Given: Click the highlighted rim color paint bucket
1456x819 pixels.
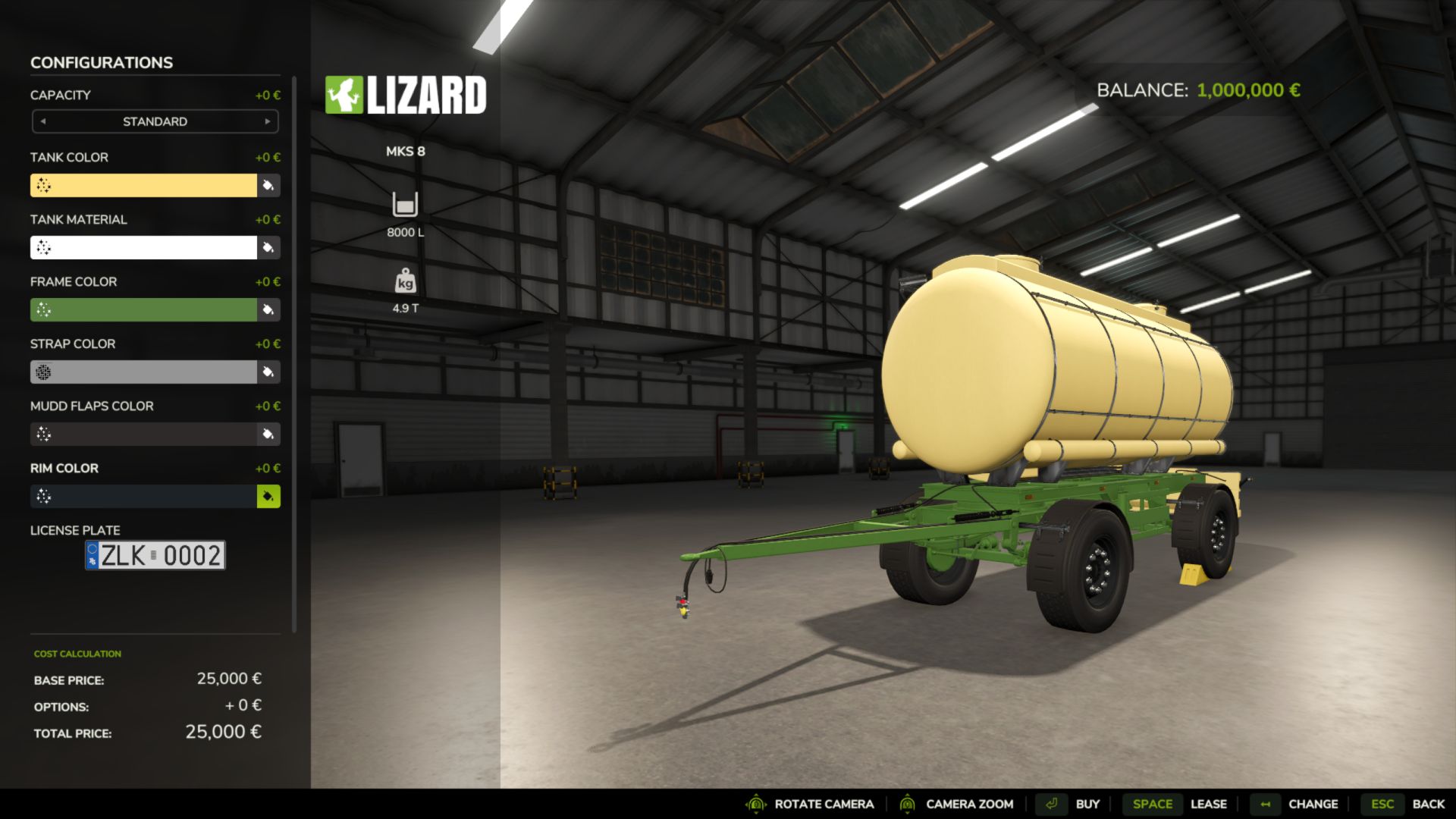Looking at the screenshot, I should [x=268, y=496].
